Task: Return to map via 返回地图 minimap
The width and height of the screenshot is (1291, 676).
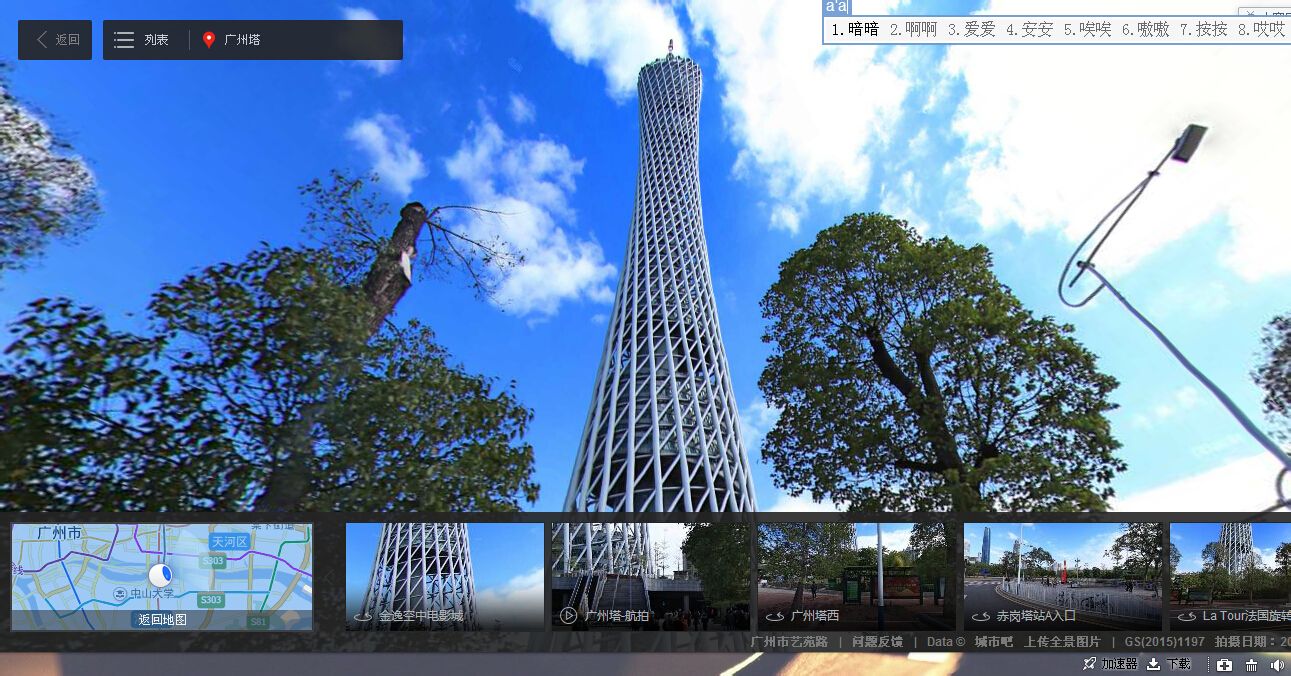Action: (x=162, y=619)
